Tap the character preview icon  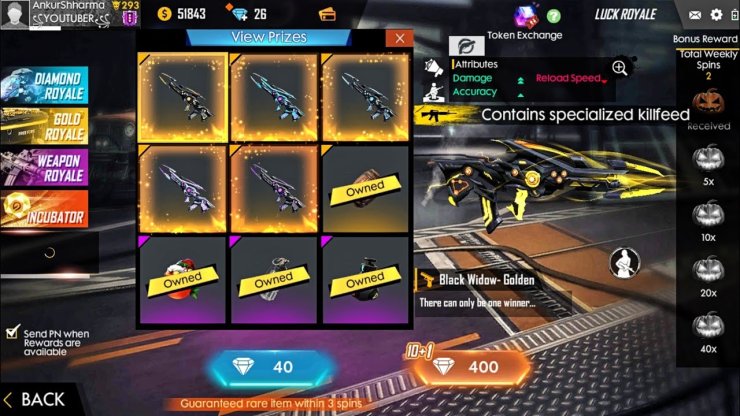(x=625, y=263)
